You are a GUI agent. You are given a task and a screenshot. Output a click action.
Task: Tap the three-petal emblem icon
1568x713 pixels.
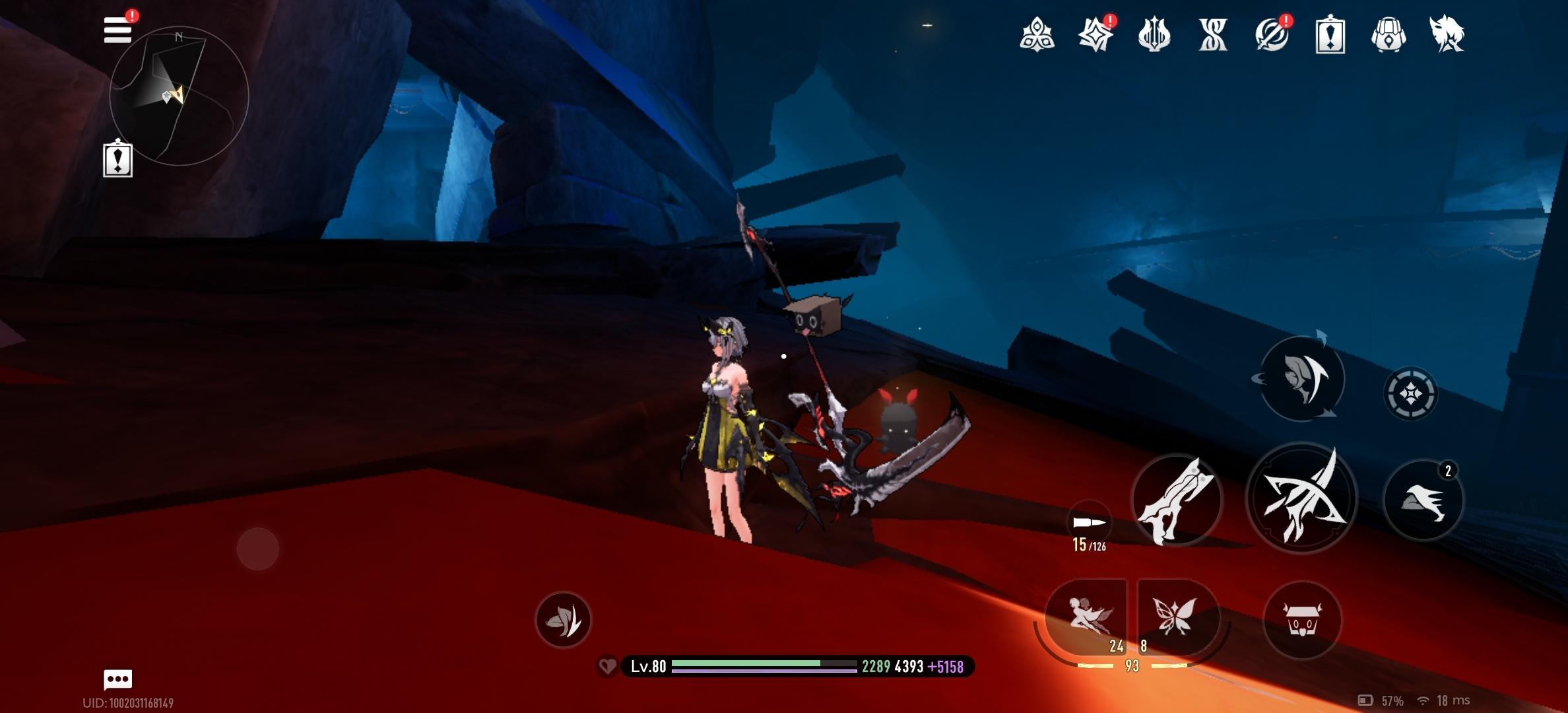(1037, 34)
